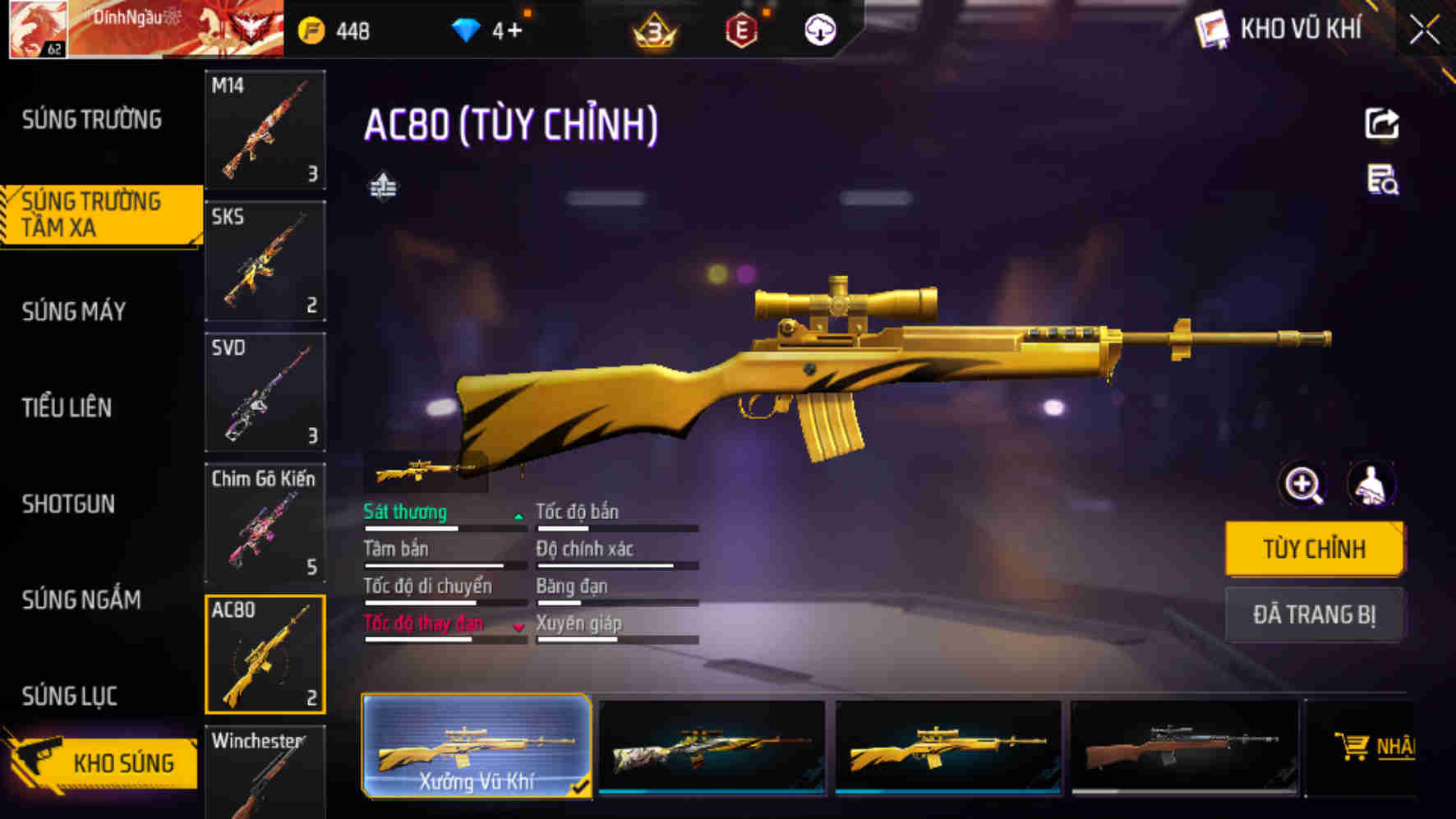
Task: Open the cloud download manager
Action: (818, 31)
